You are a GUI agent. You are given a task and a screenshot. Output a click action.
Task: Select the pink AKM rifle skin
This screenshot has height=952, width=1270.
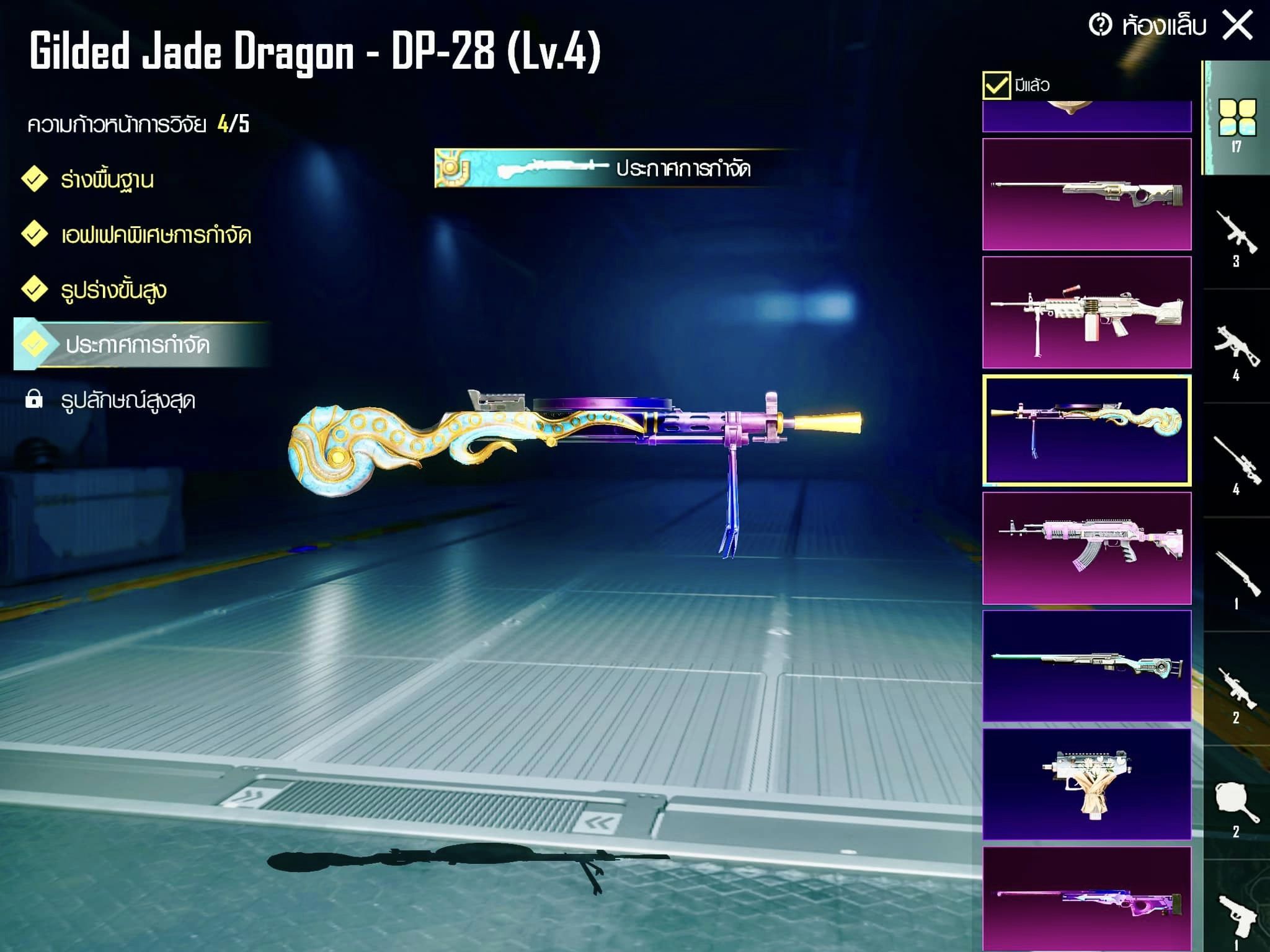click(1086, 548)
